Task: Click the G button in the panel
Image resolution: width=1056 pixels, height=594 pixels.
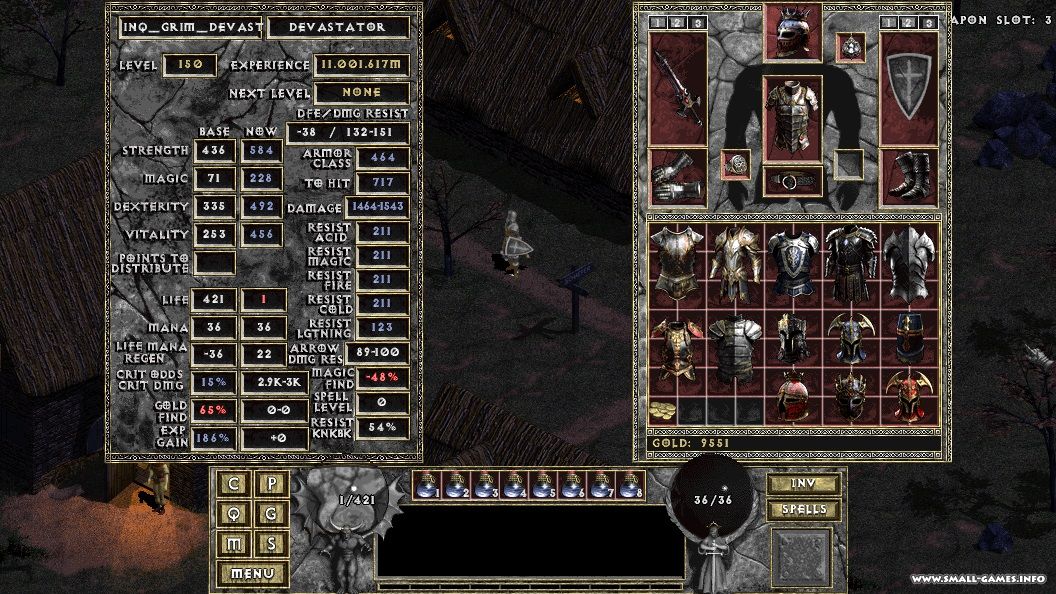Action: (272, 514)
